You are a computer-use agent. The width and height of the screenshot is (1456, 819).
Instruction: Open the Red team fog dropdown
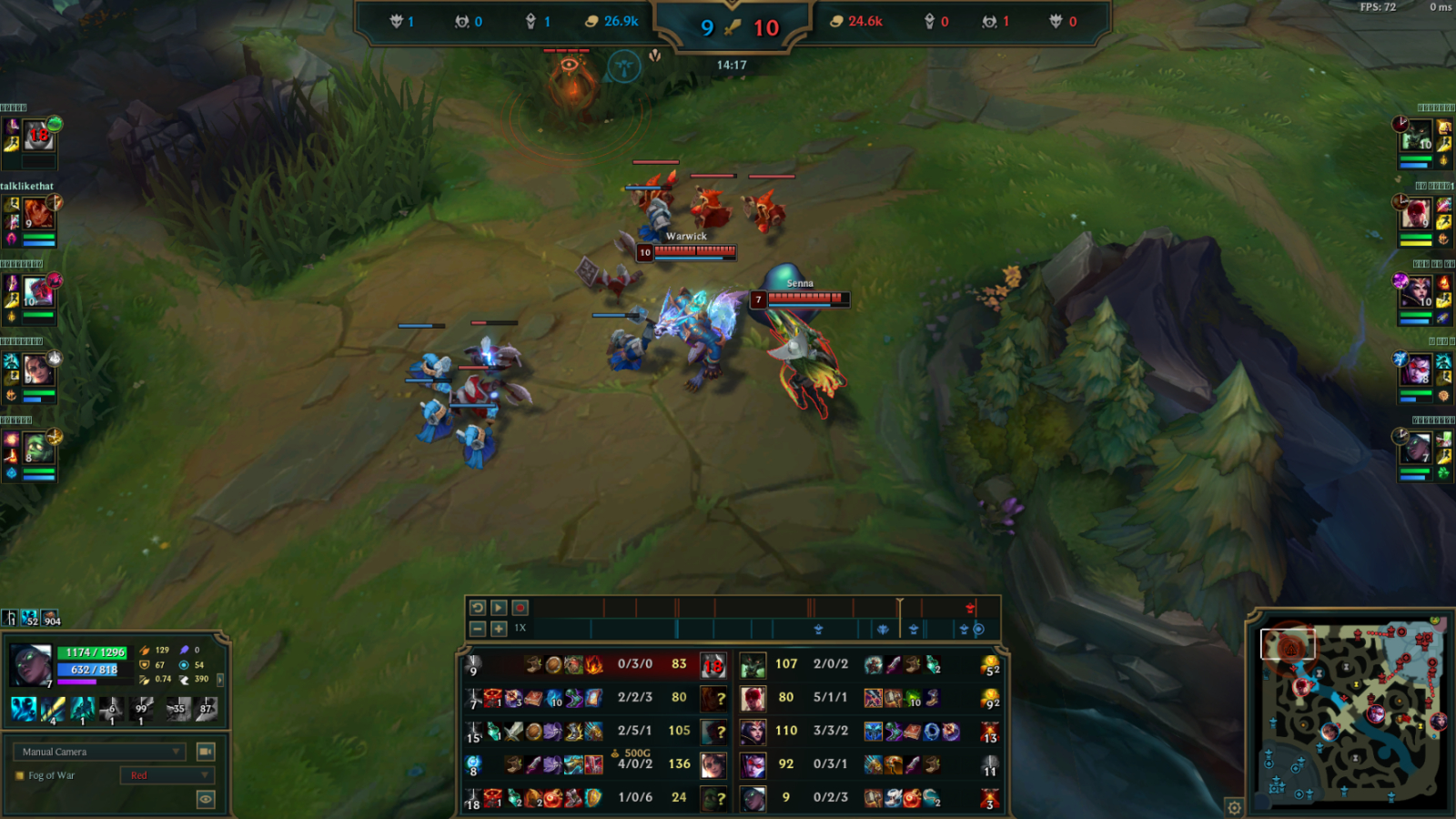(167, 775)
